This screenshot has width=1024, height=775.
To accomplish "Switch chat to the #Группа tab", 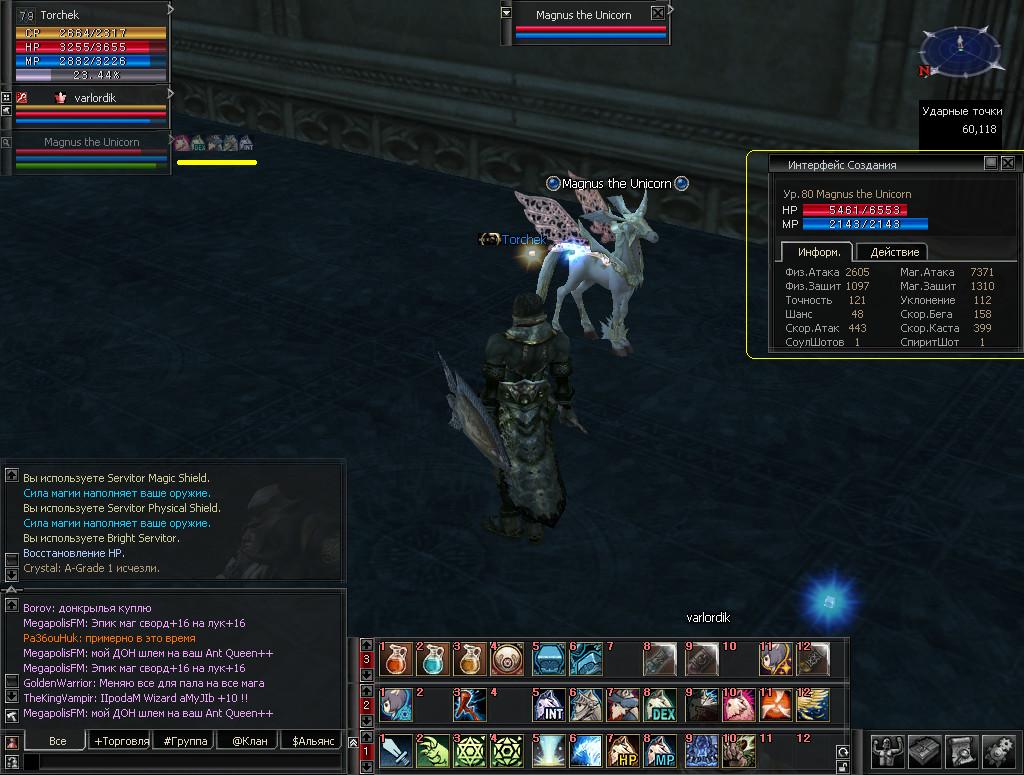I will [186, 741].
